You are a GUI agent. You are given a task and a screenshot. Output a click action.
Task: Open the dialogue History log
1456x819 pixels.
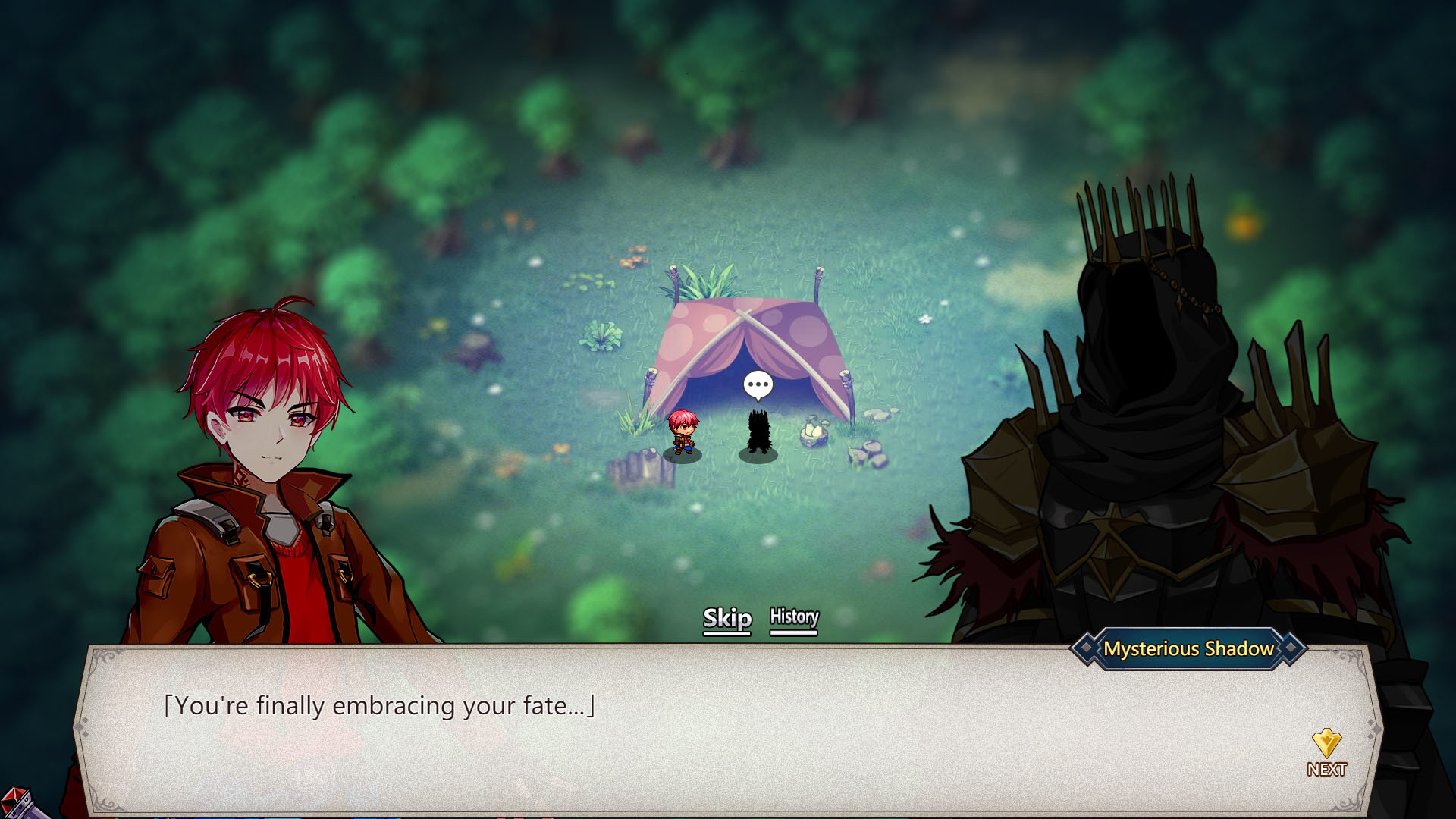(794, 618)
